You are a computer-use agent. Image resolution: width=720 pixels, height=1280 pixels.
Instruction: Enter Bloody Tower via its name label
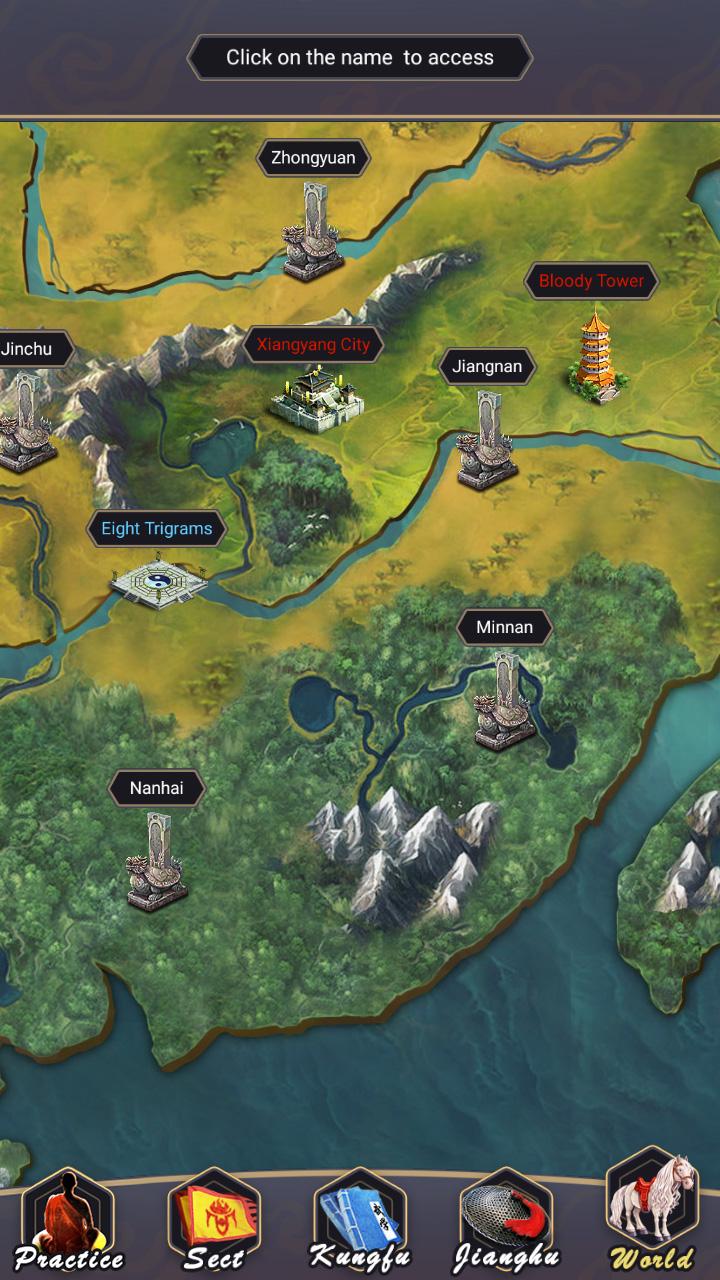[x=591, y=281]
